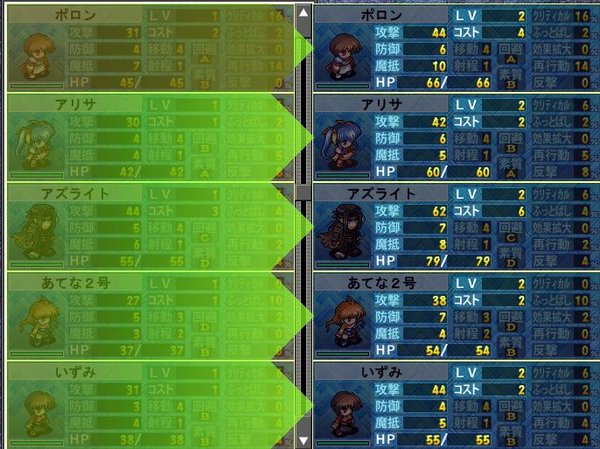Pick the level 2 いずみ unit card
Viewport: 600px width, 449px height.
[457, 405]
